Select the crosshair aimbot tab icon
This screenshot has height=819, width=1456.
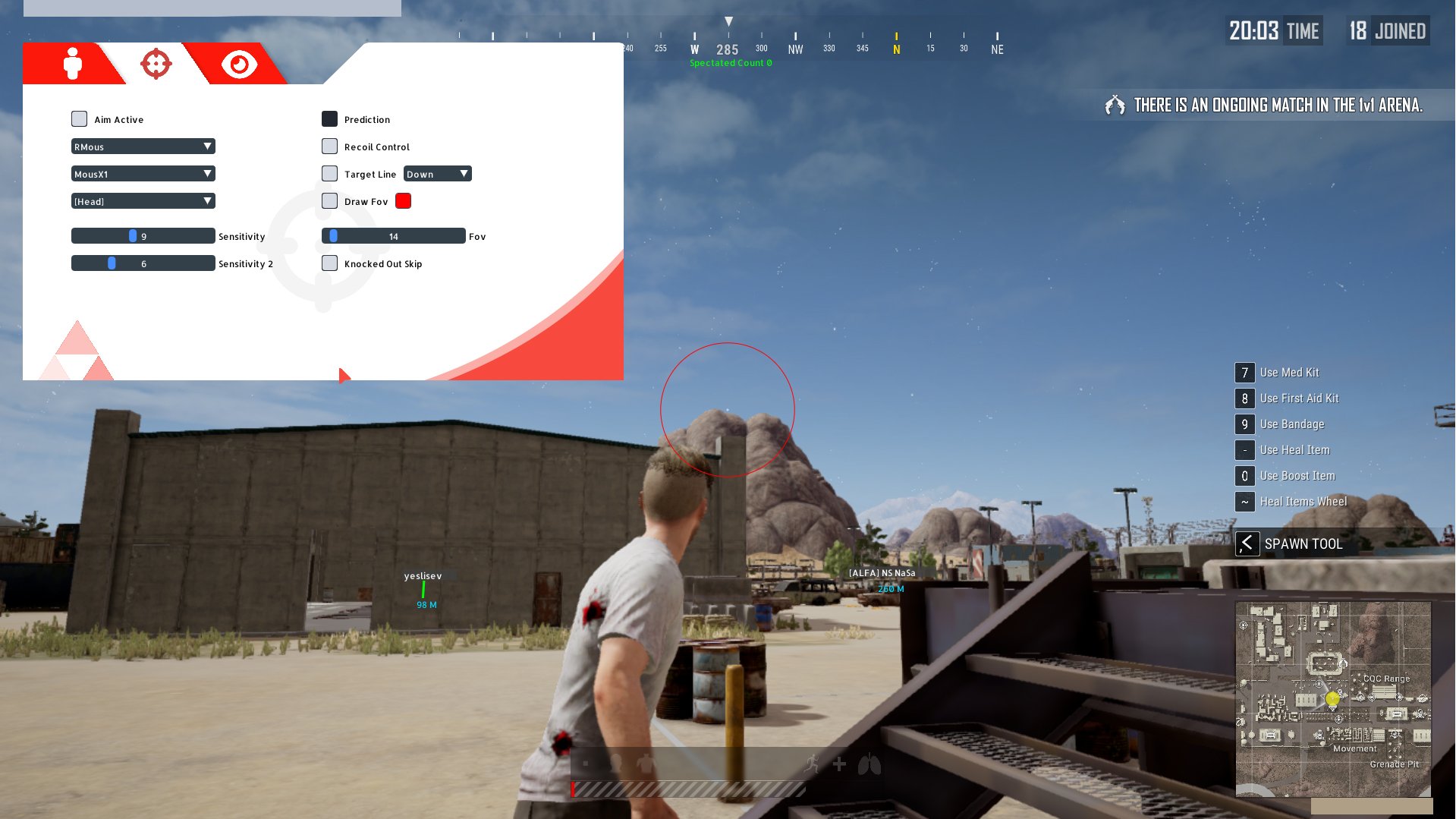155,64
